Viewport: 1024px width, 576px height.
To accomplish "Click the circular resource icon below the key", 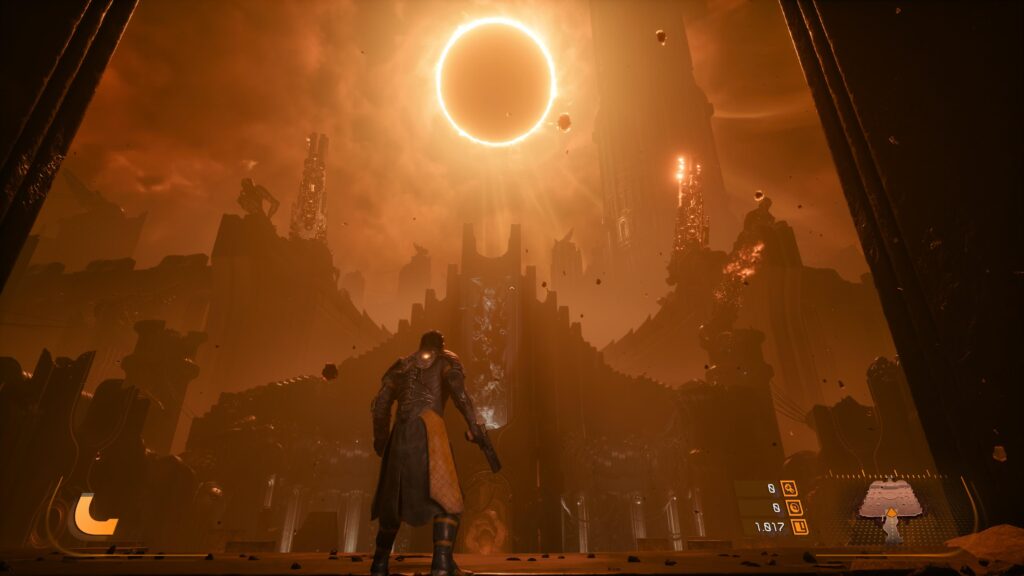I will click(794, 507).
